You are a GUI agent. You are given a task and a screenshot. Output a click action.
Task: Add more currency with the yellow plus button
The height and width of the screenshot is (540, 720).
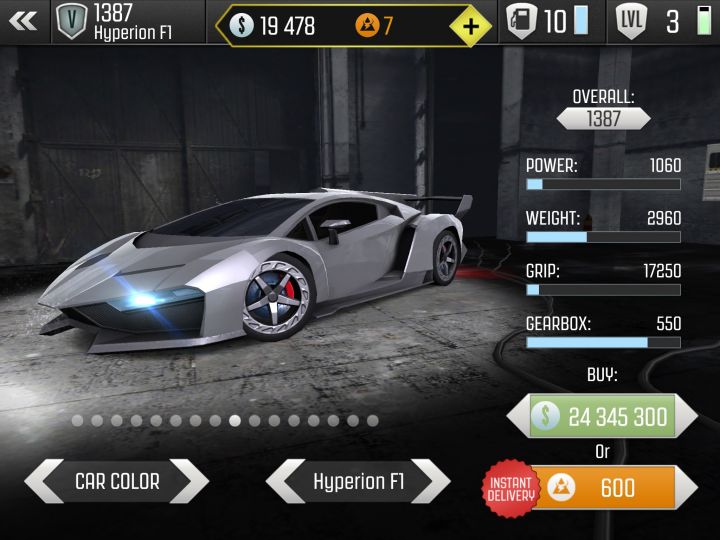[x=470, y=25]
